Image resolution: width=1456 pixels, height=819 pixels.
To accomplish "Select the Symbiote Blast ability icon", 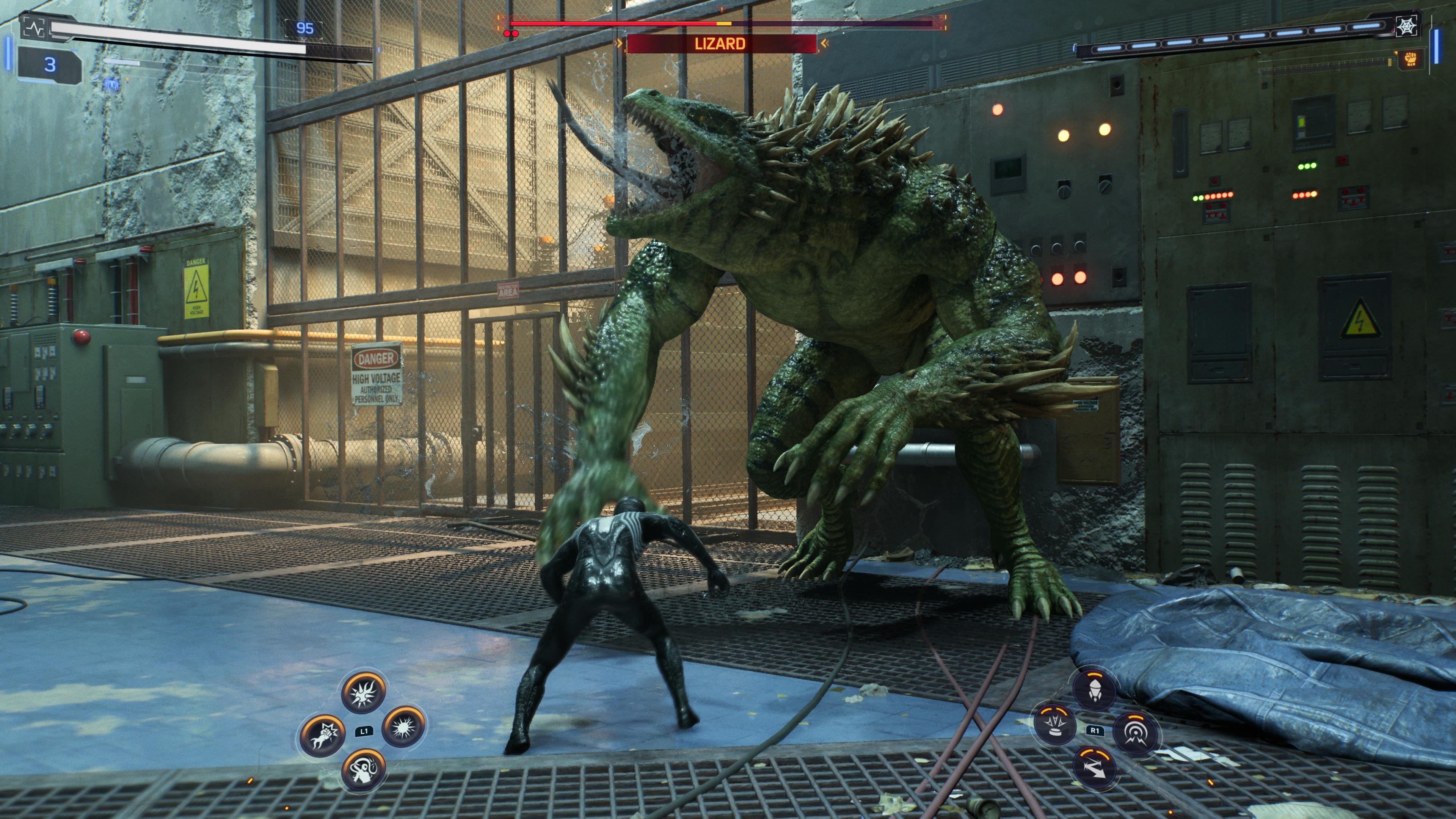I will tap(403, 728).
